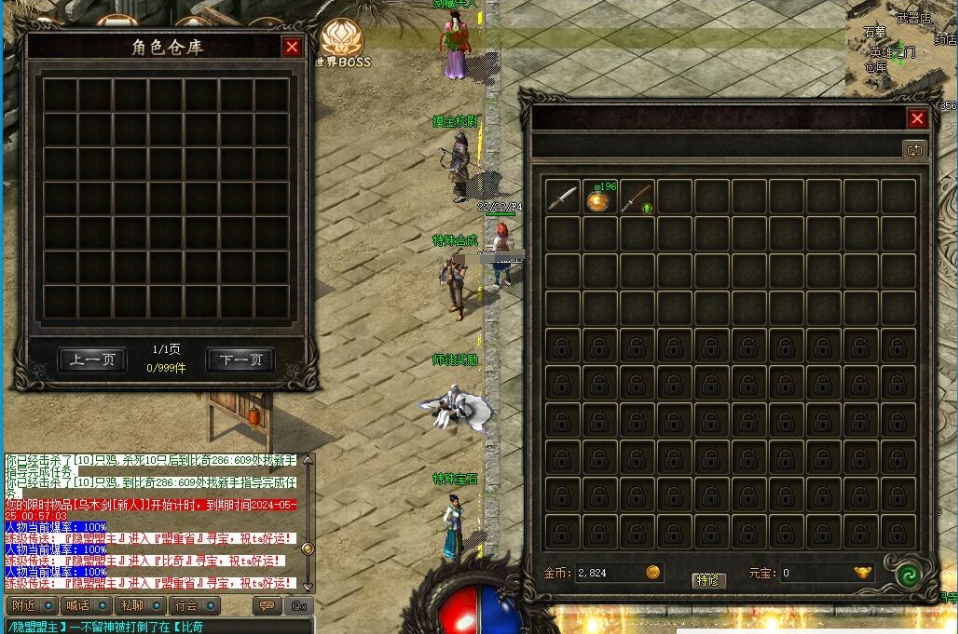Go to previous warehouse page (上一页)
958x634 pixels.
click(93, 360)
